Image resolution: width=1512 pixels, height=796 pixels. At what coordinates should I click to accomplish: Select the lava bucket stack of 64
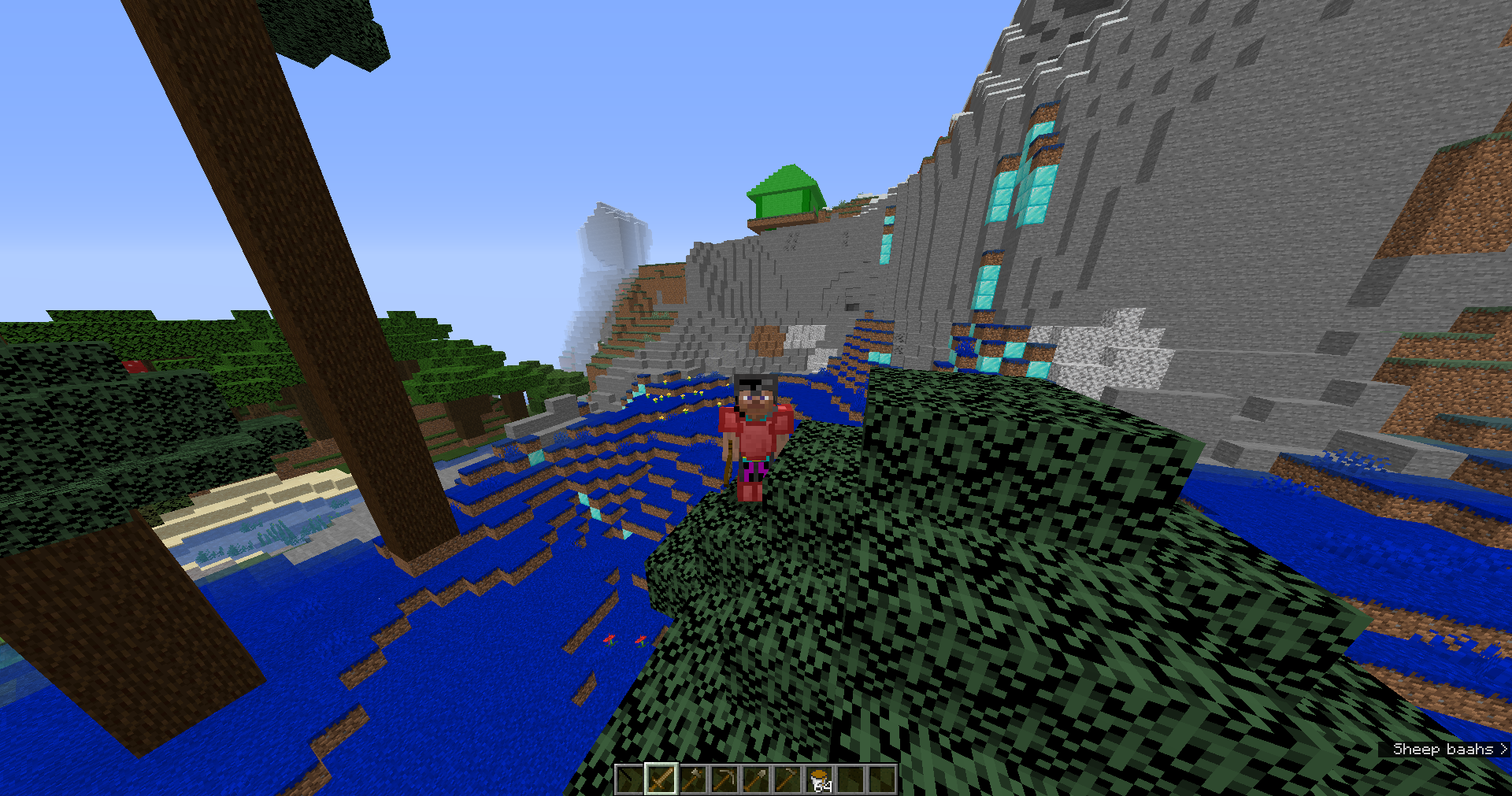[820, 778]
